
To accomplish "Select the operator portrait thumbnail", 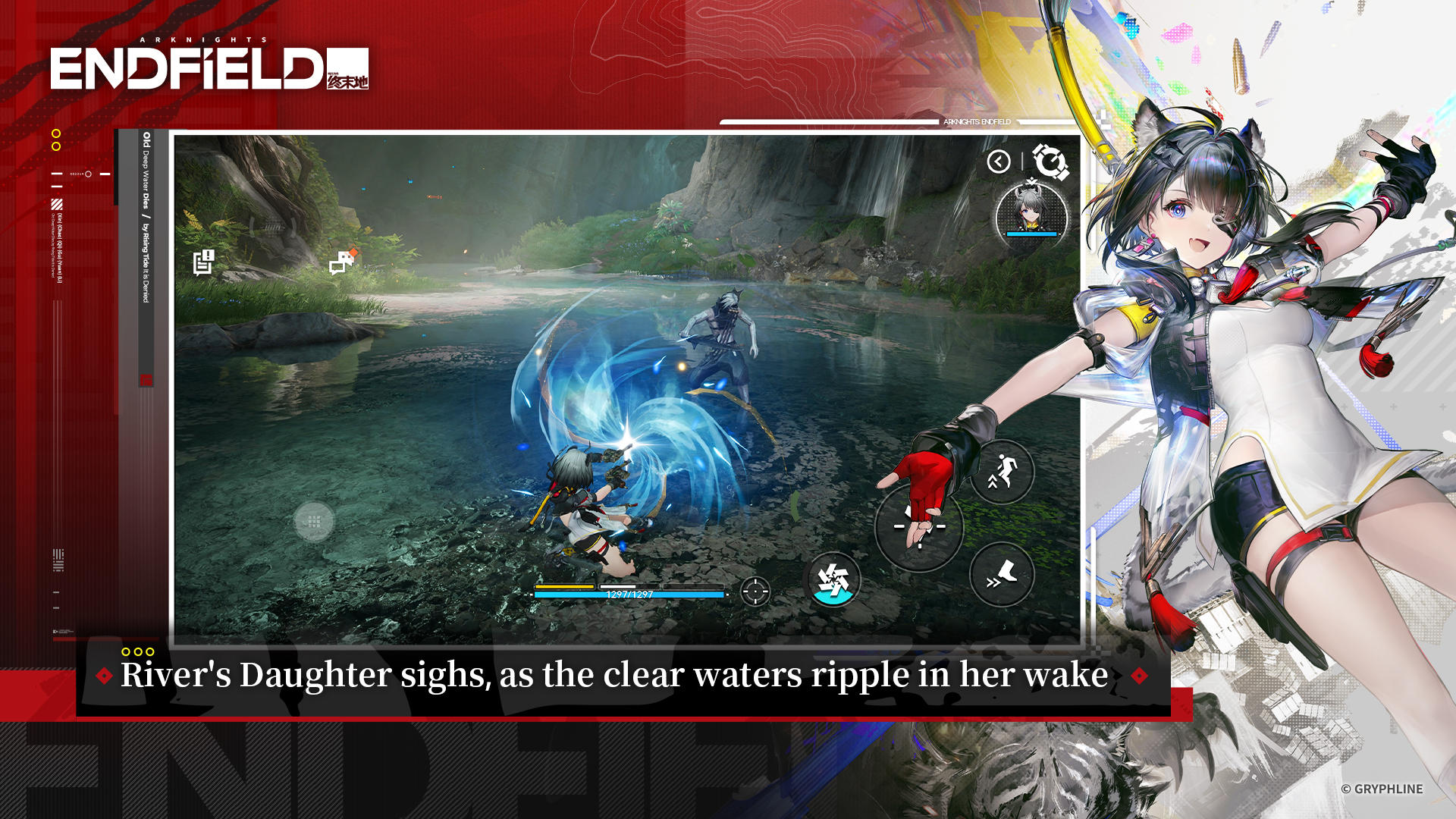I will [1030, 216].
